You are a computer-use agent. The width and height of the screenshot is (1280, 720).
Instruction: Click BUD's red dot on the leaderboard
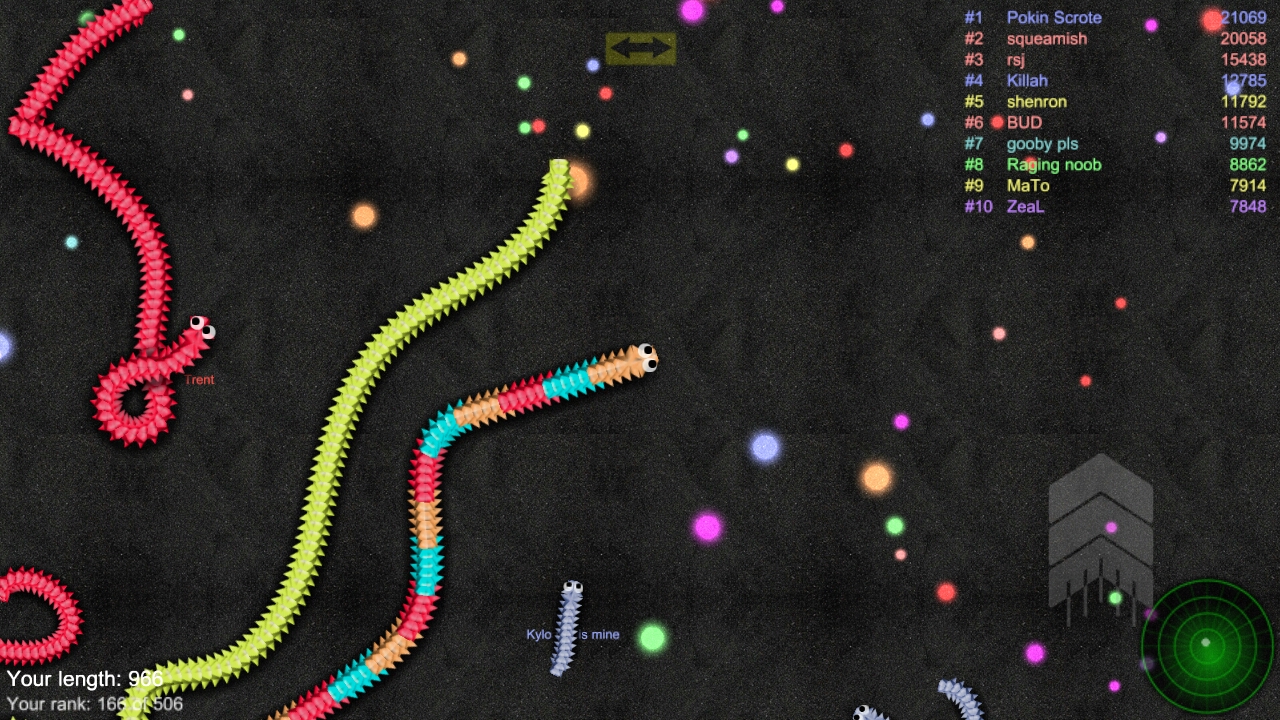pyautogui.click(x=997, y=122)
